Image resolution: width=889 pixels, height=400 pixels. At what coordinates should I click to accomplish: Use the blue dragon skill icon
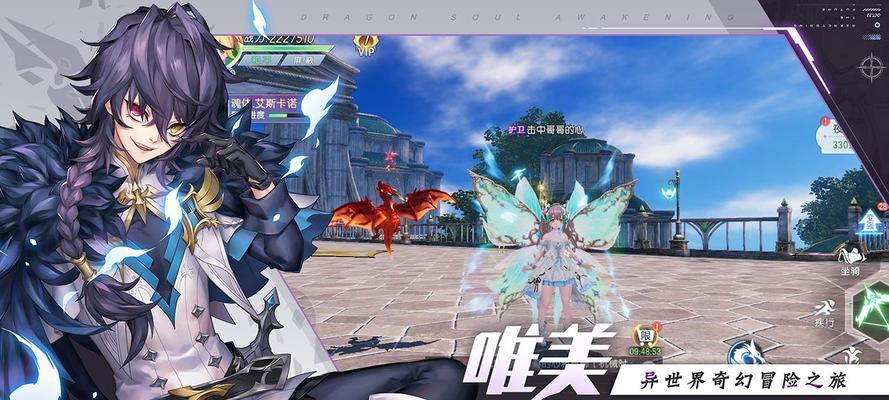745,353
